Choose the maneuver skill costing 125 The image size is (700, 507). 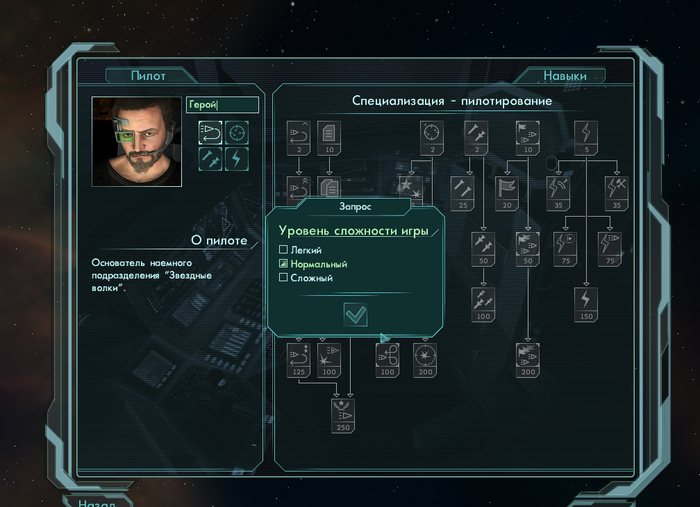[299, 360]
